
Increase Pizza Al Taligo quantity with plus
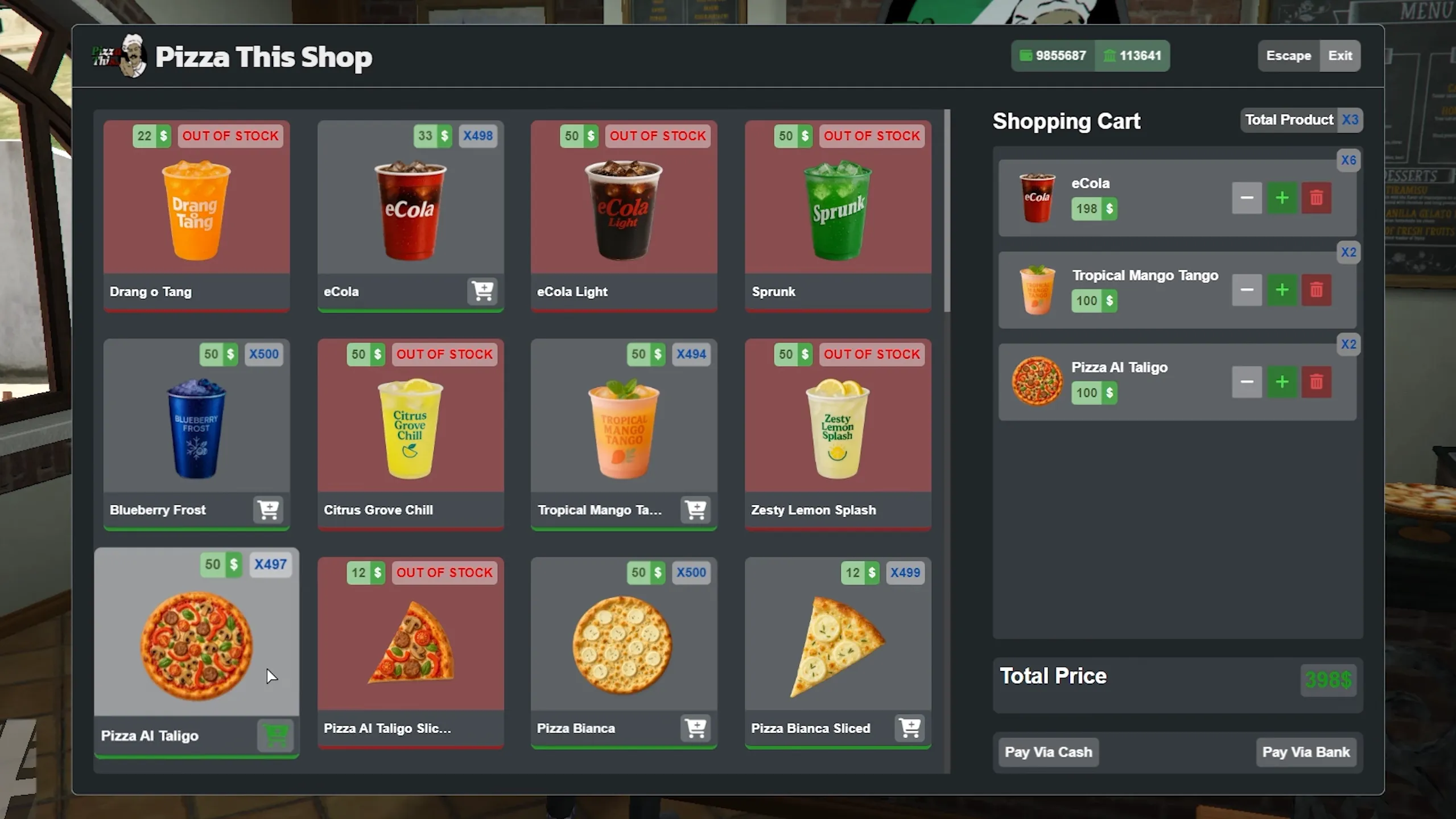(1282, 382)
